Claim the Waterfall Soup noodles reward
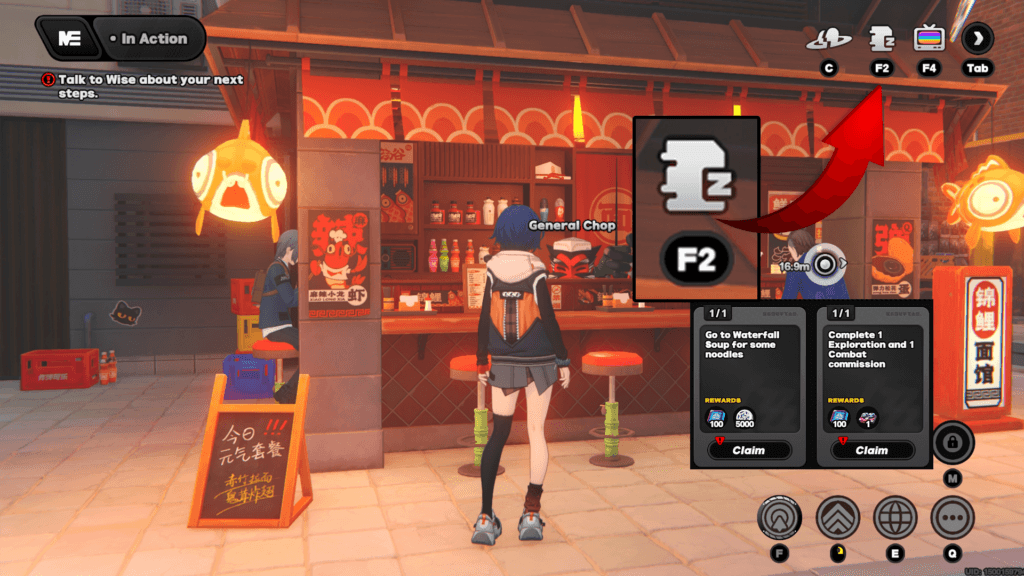The height and width of the screenshot is (576, 1024). pos(749,450)
